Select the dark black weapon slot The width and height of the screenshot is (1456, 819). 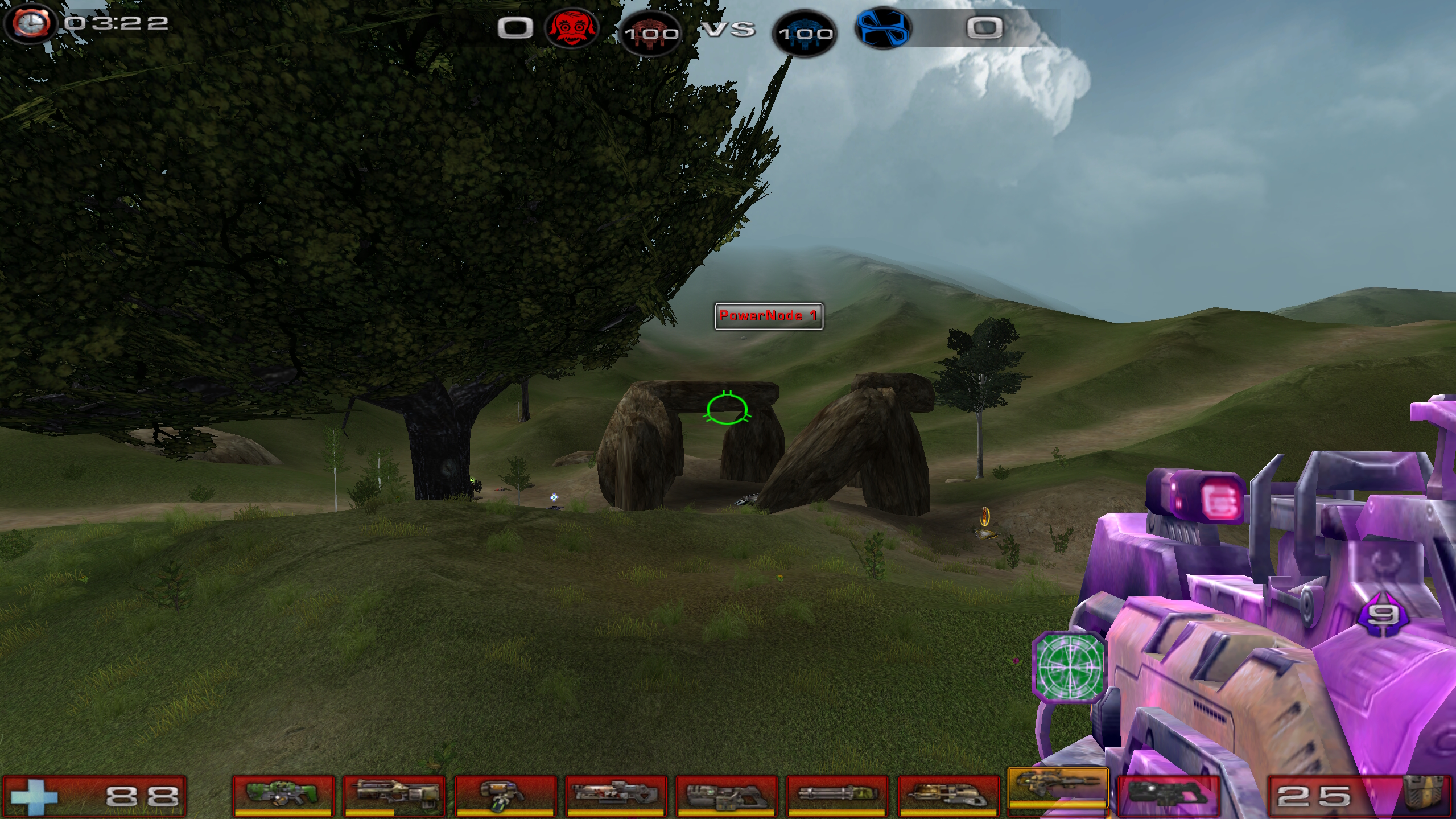coord(1168,793)
